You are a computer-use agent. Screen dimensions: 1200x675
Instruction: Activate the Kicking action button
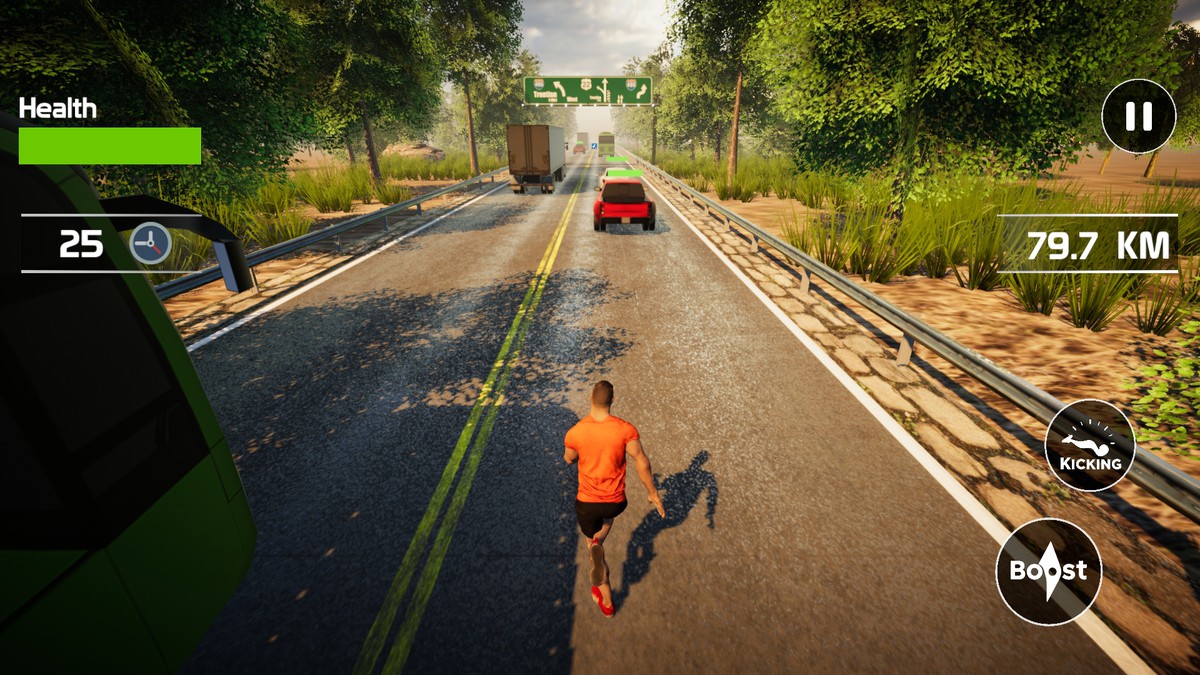pos(1090,445)
